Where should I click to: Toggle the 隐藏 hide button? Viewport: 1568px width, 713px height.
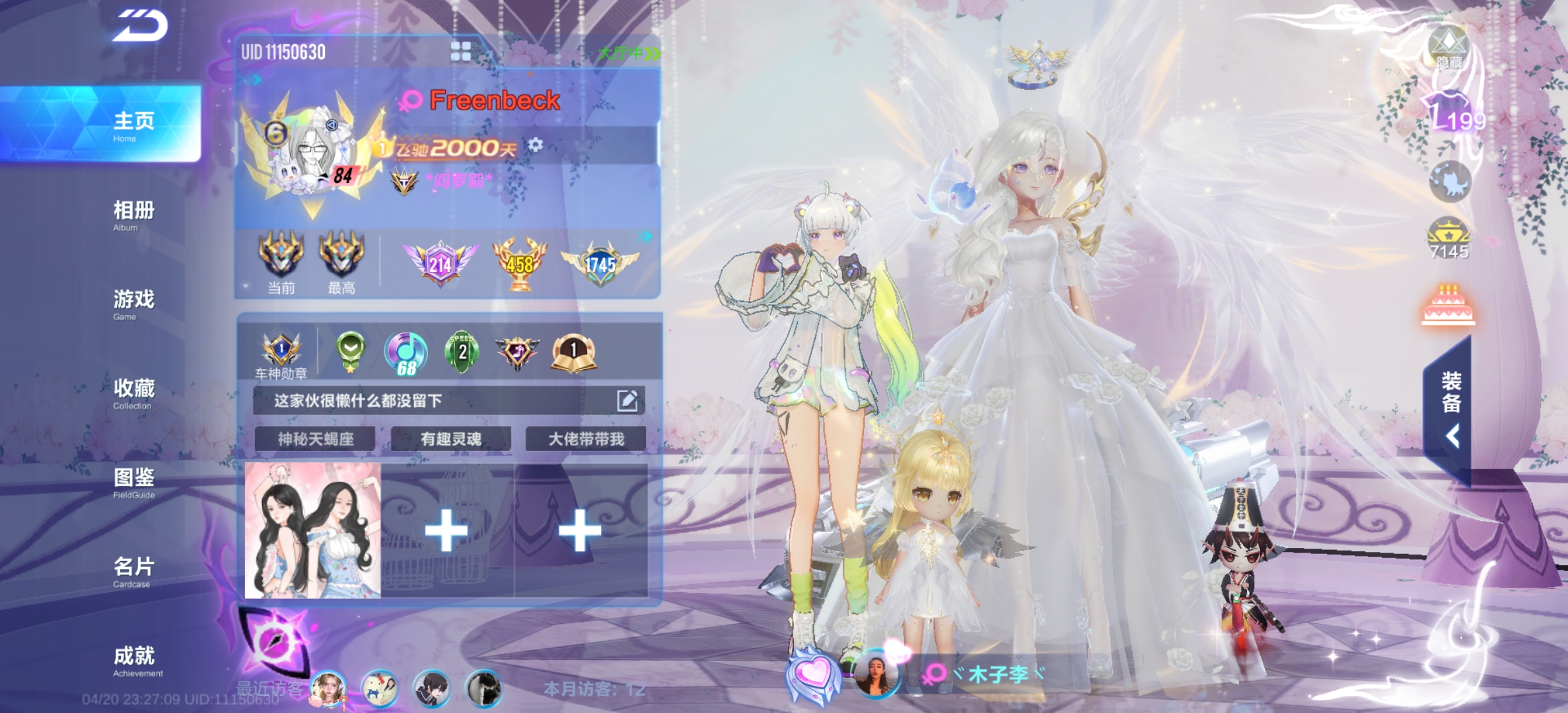(1448, 50)
